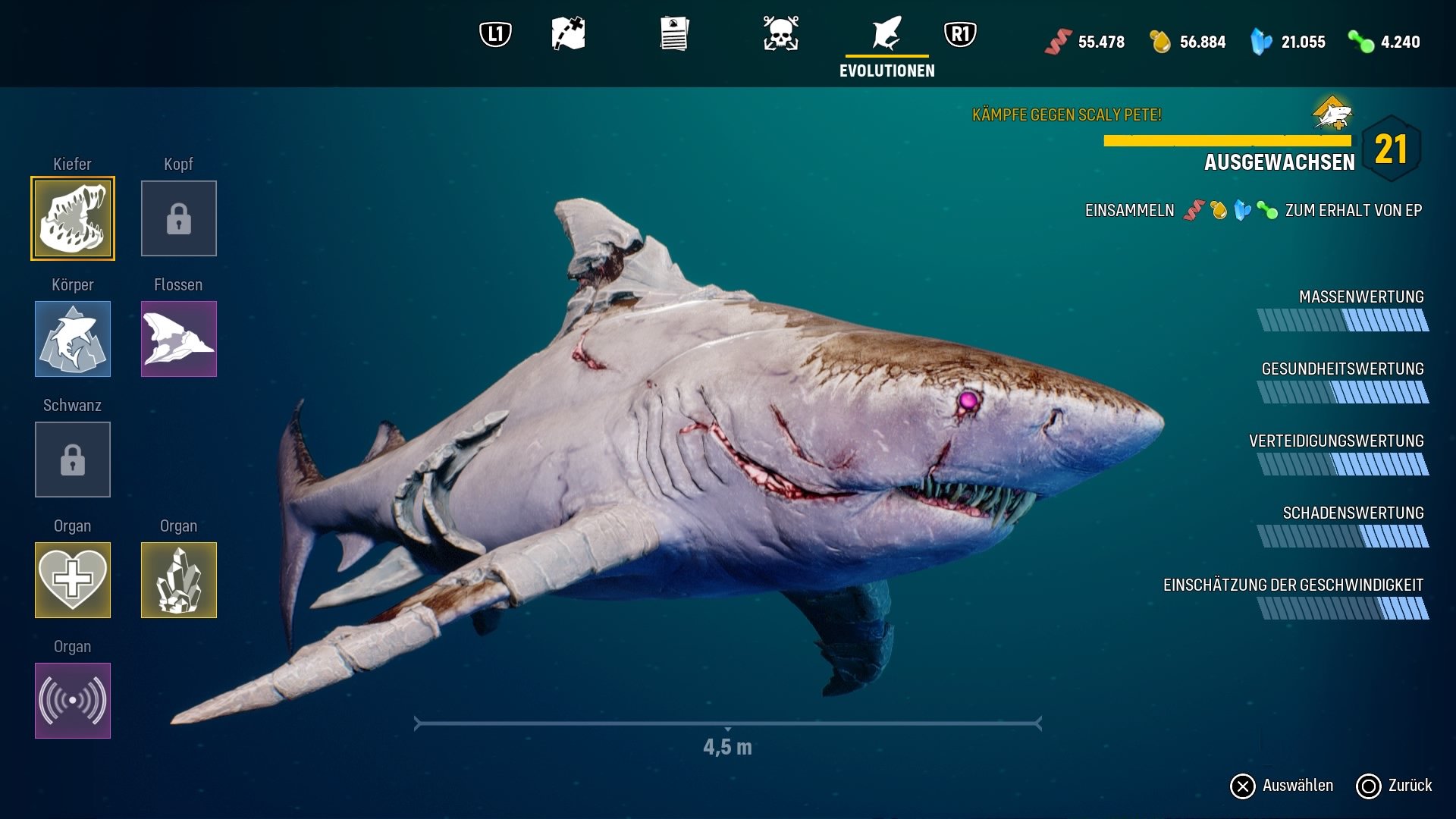Open the locked Kopf slot
Image resolution: width=1456 pixels, height=819 pixels.
[179, 218]
